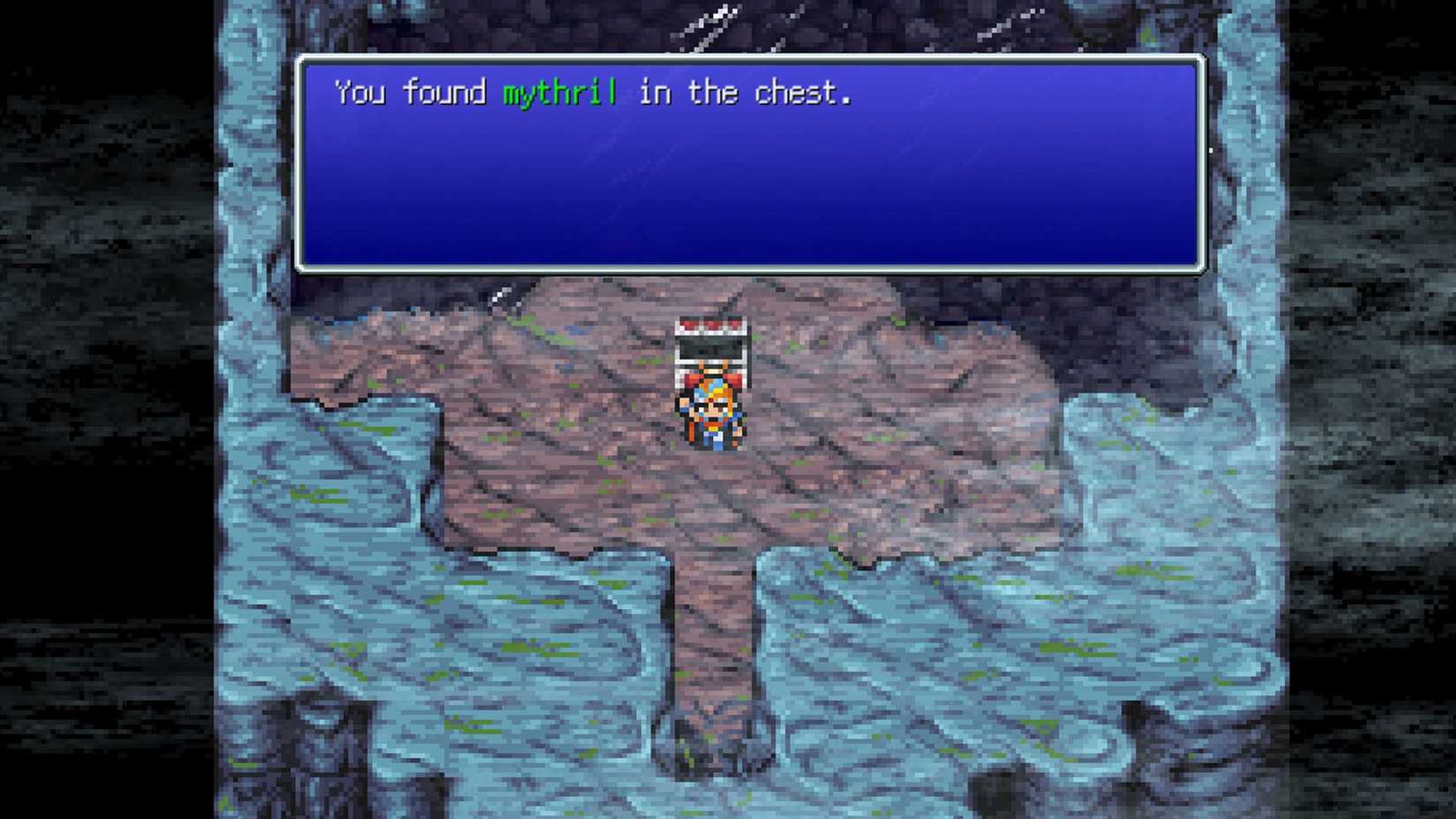Click the red jewels on the chest lid

(710, 325)
